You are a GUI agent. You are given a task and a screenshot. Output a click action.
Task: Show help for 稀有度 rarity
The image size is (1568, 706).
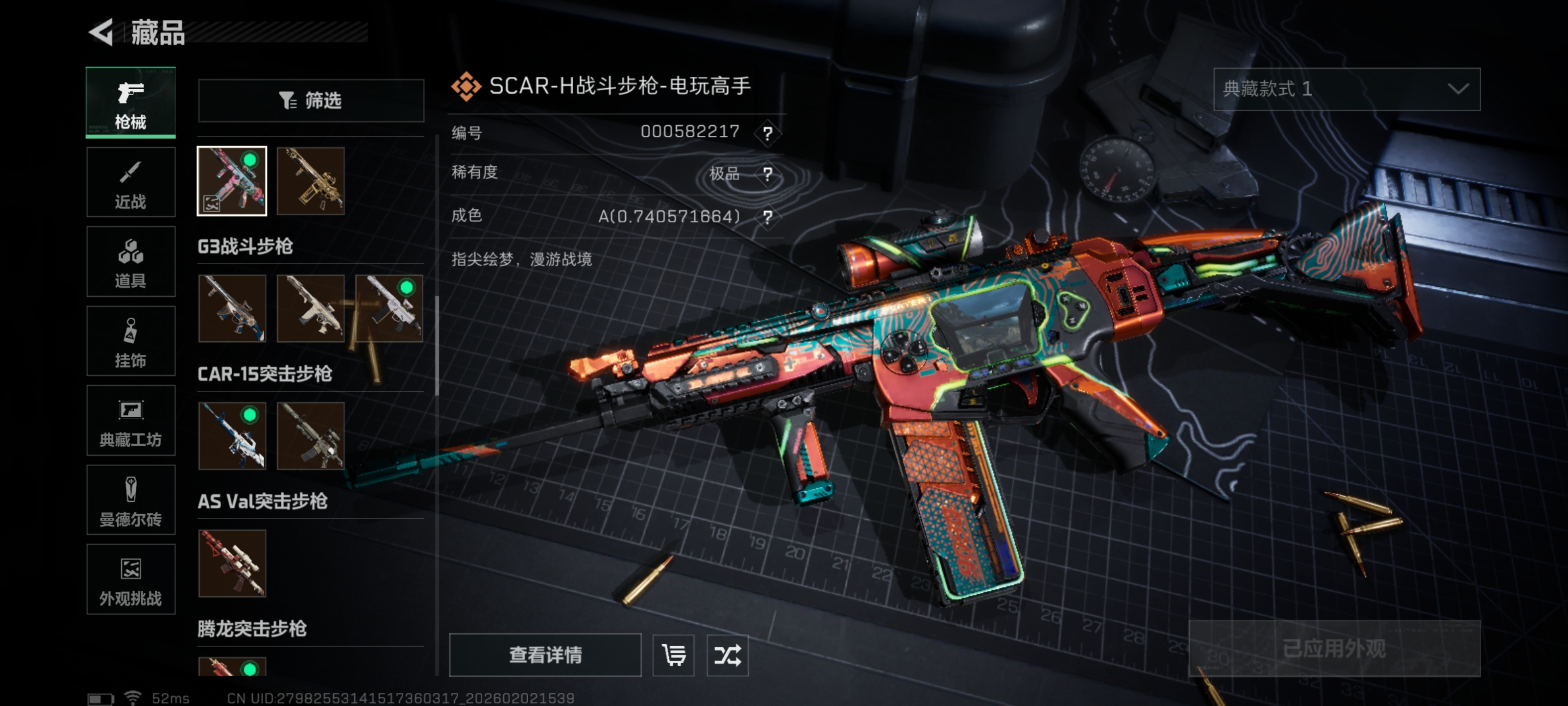(767, 174)
